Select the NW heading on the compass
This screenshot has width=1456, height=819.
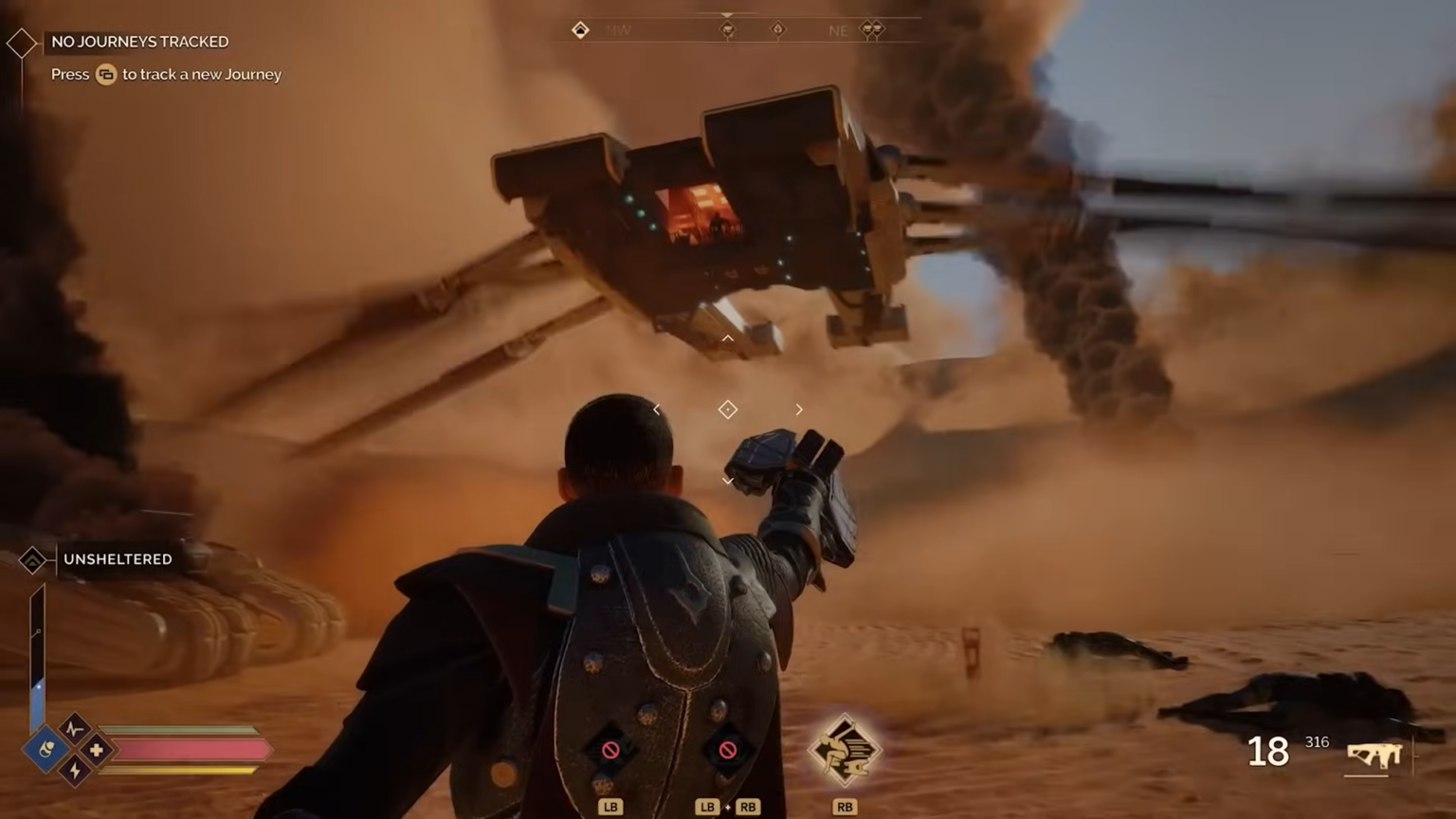click(x=618, y=30)
